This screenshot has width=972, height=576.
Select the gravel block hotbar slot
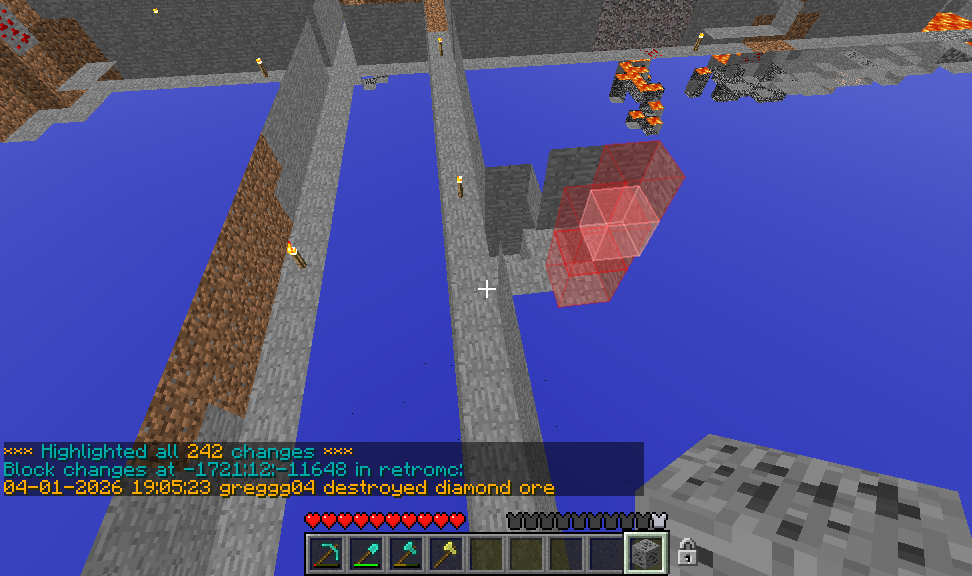click(646, 553)
